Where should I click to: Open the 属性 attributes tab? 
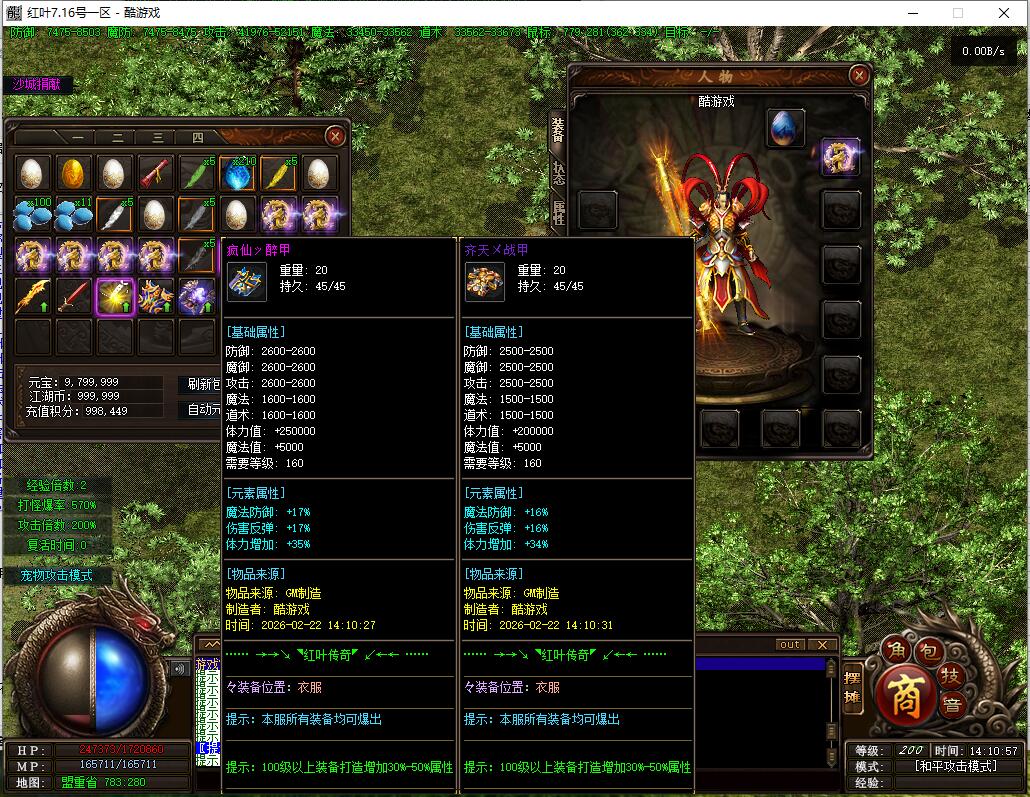click(x=558, y=211)
